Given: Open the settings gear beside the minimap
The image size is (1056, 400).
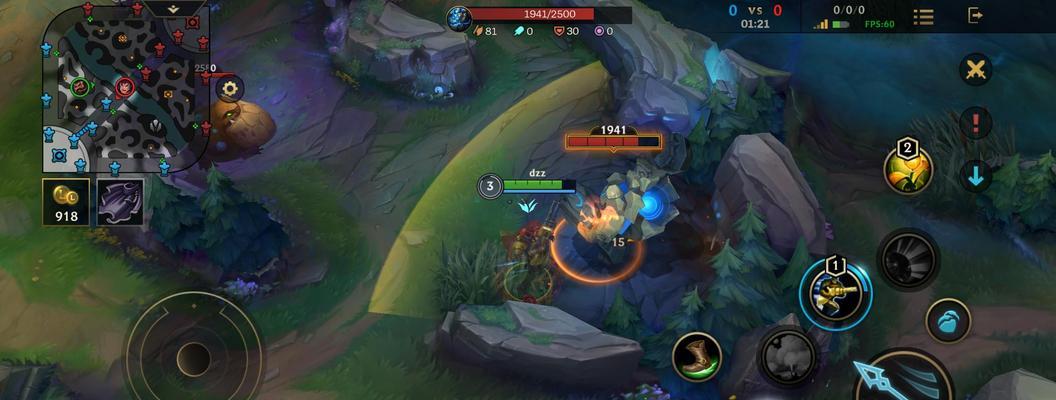Looking at the screenshot, I should click(x=230, y=88).
